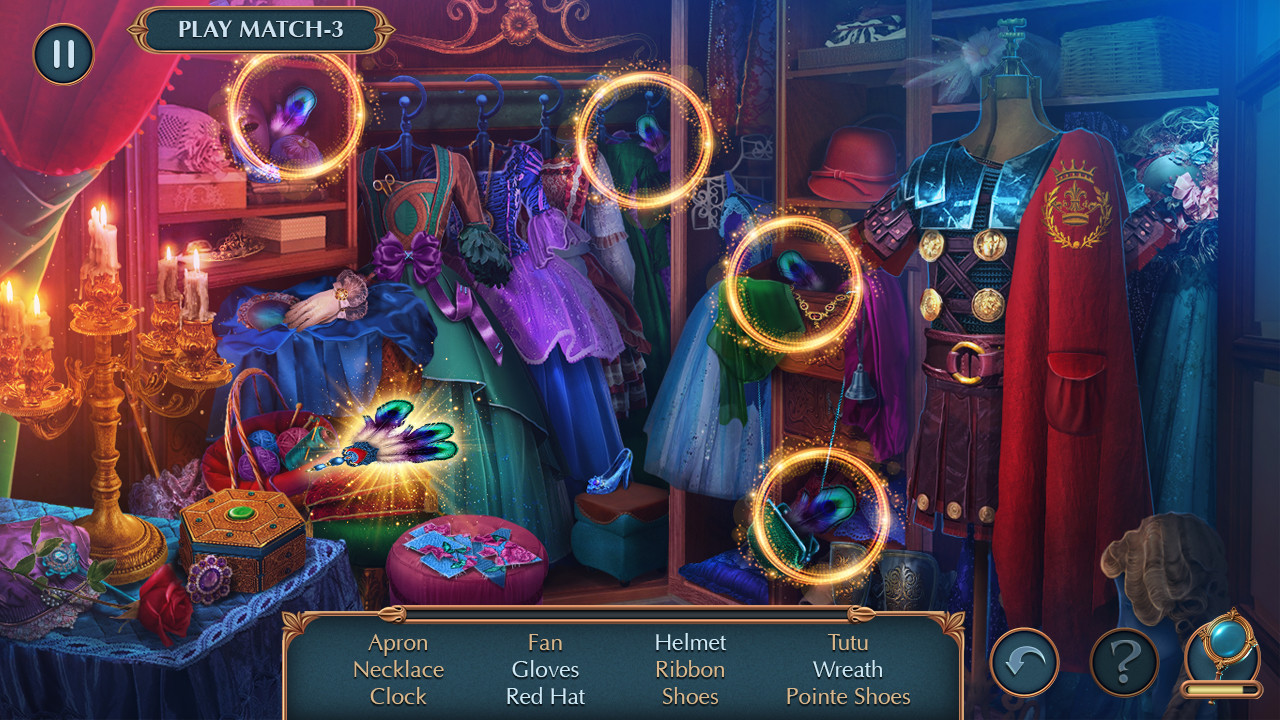Select 'Pointe Shoes' in the word list

(847, 696)
